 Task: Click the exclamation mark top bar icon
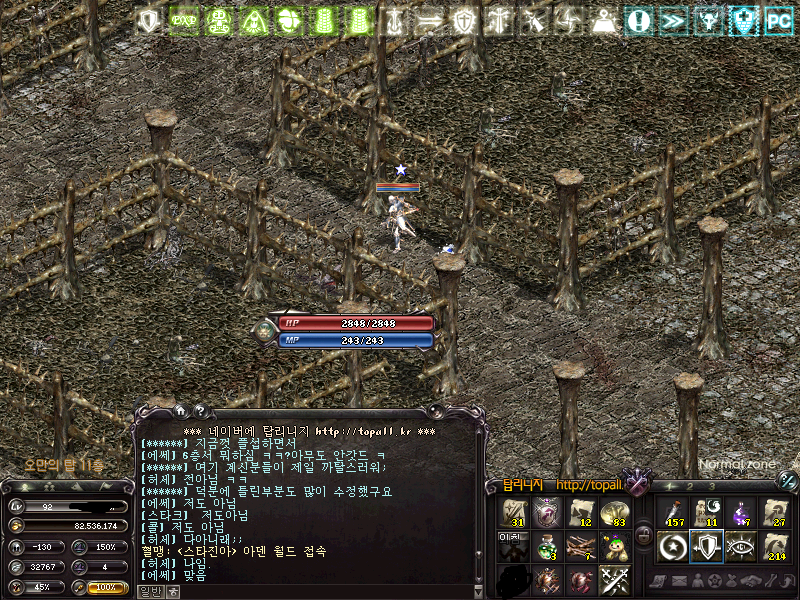click(638, 20)
